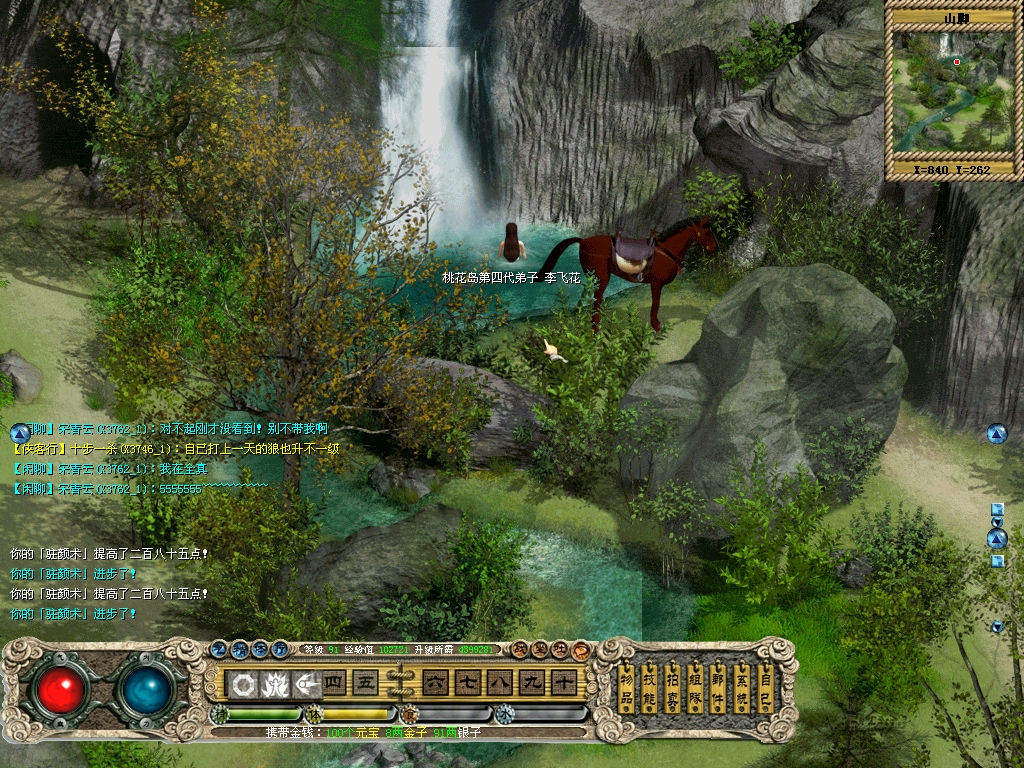
Task: Select hotbar slot 十
Action: (565, 684)
